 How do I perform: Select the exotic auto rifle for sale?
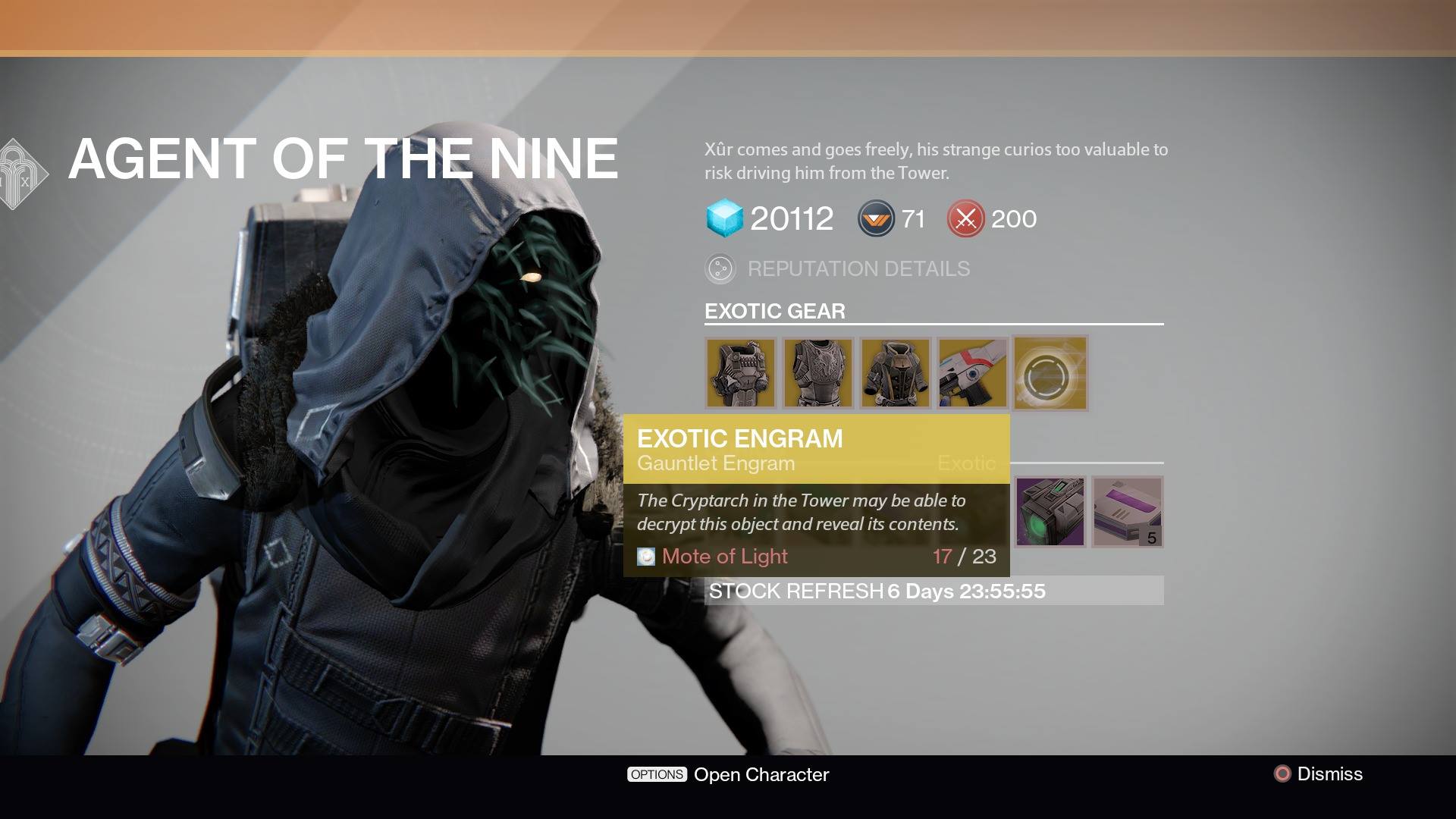point(973,373)
